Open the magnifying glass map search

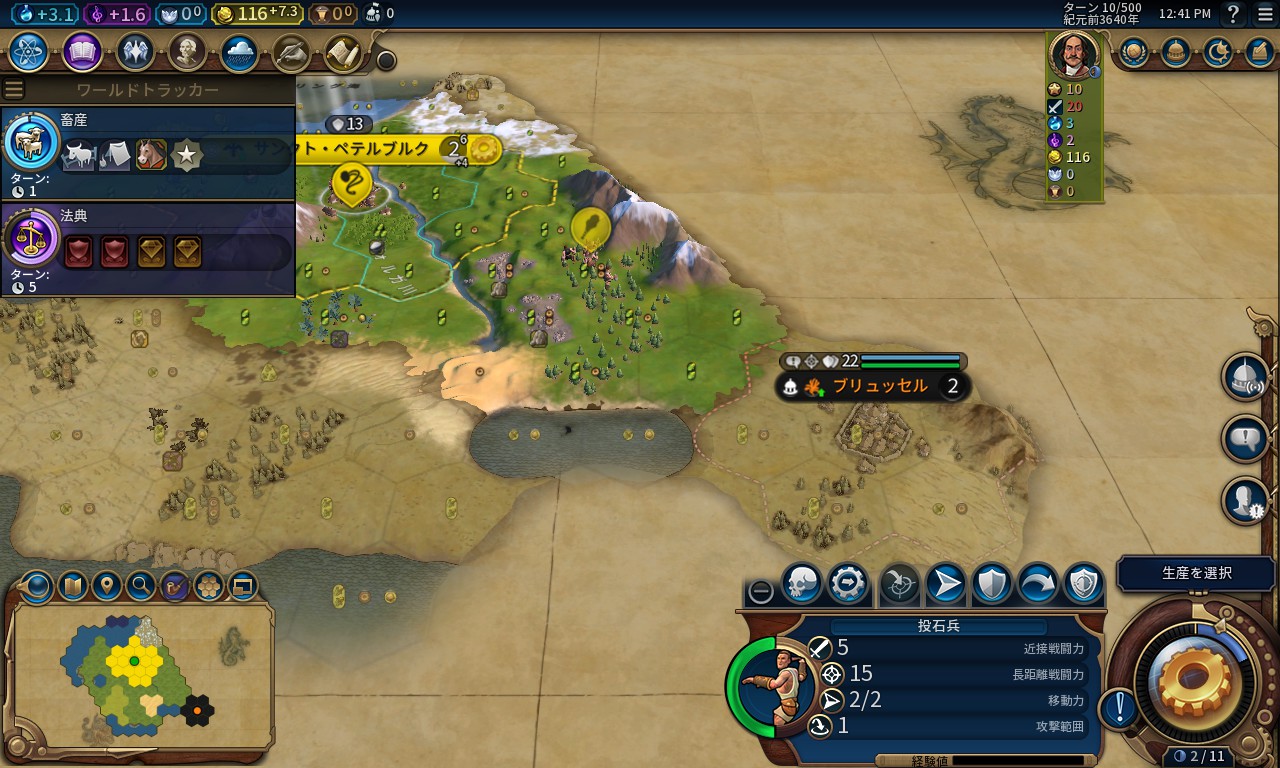point(141,585)
